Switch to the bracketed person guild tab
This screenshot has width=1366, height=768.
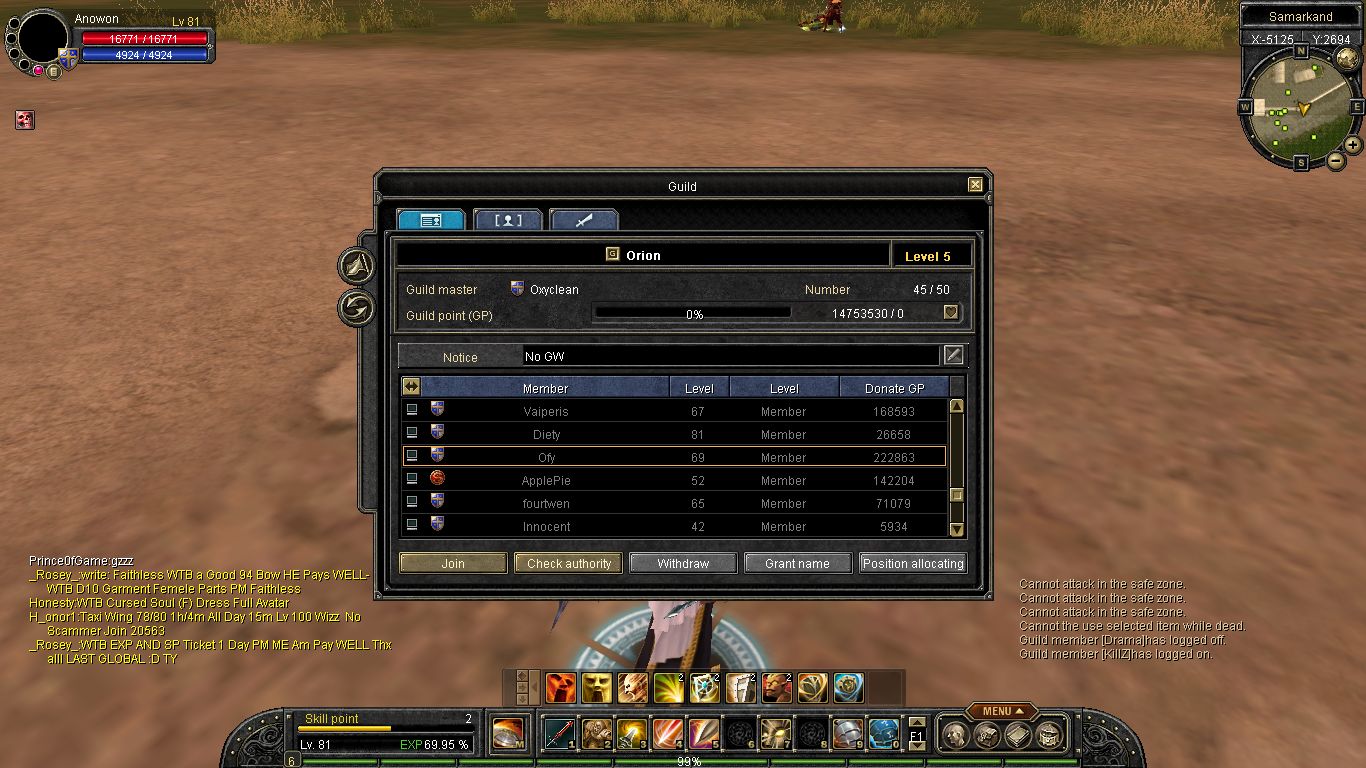(508, 220)
